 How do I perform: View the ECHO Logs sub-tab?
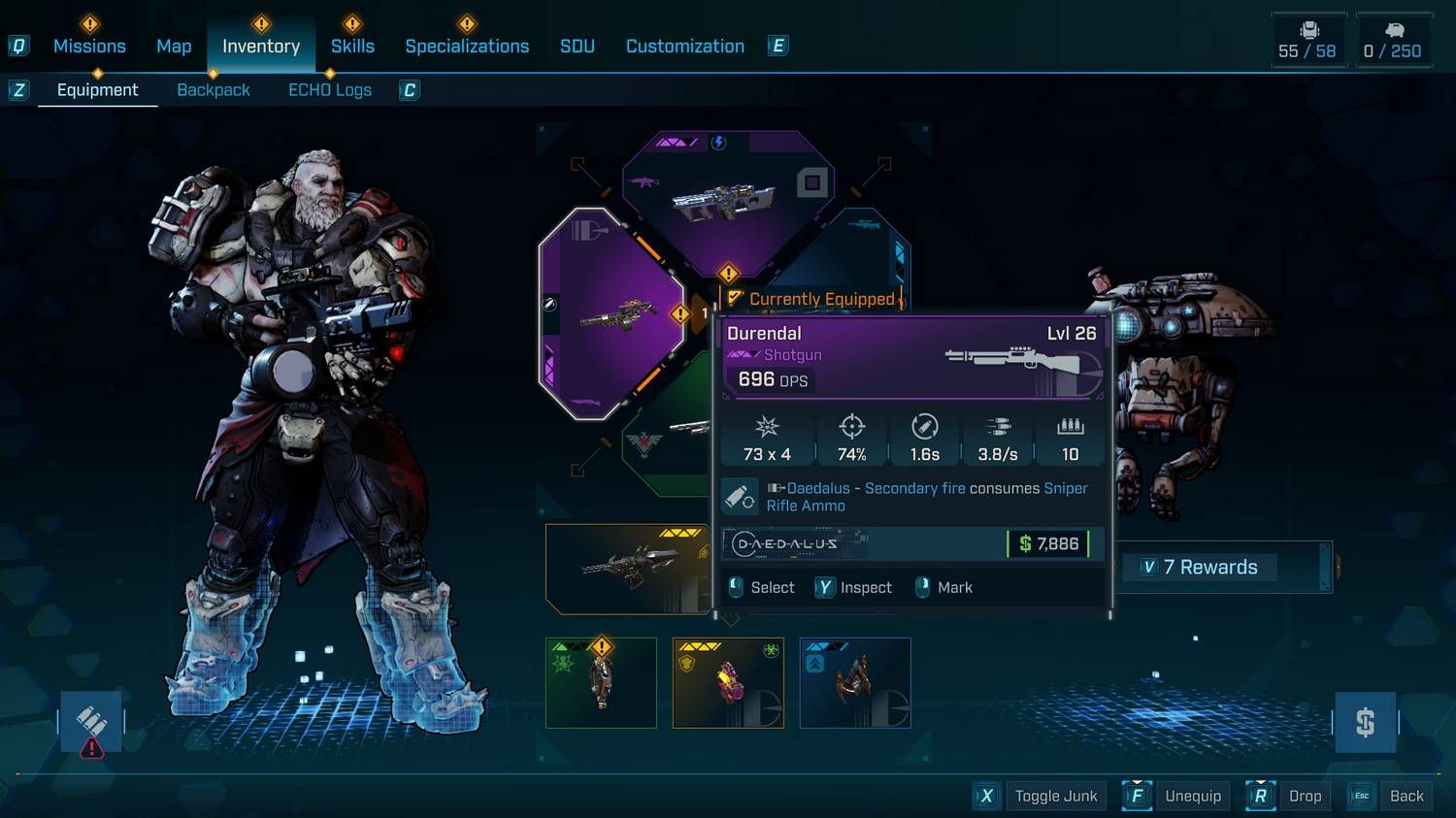coord(330,90)
